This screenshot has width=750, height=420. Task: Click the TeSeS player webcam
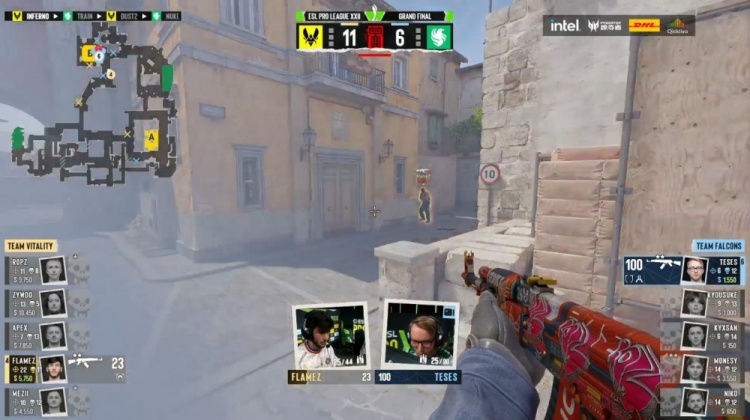click(x=422, y=336)
